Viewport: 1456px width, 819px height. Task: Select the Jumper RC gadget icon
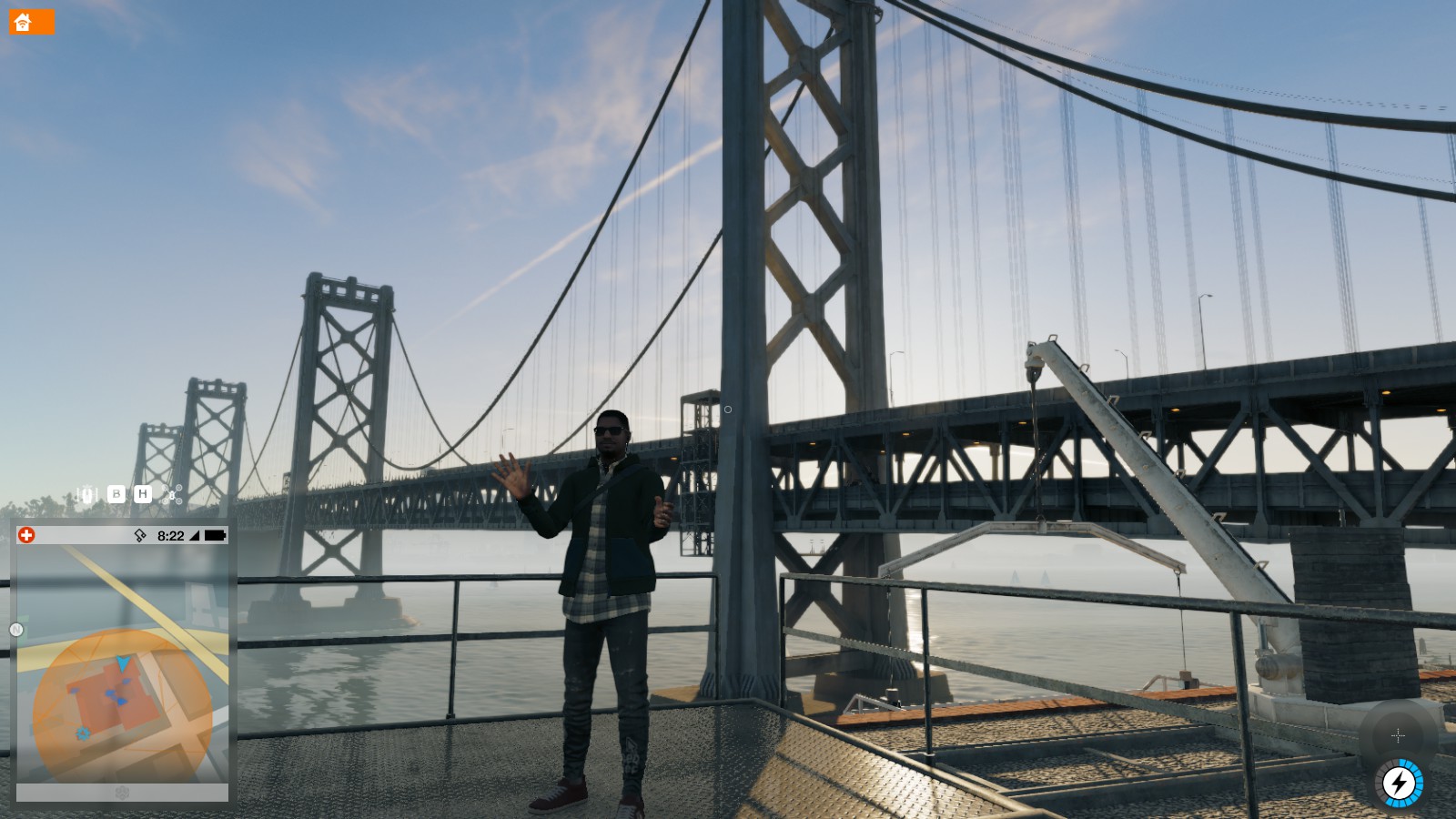87,493
